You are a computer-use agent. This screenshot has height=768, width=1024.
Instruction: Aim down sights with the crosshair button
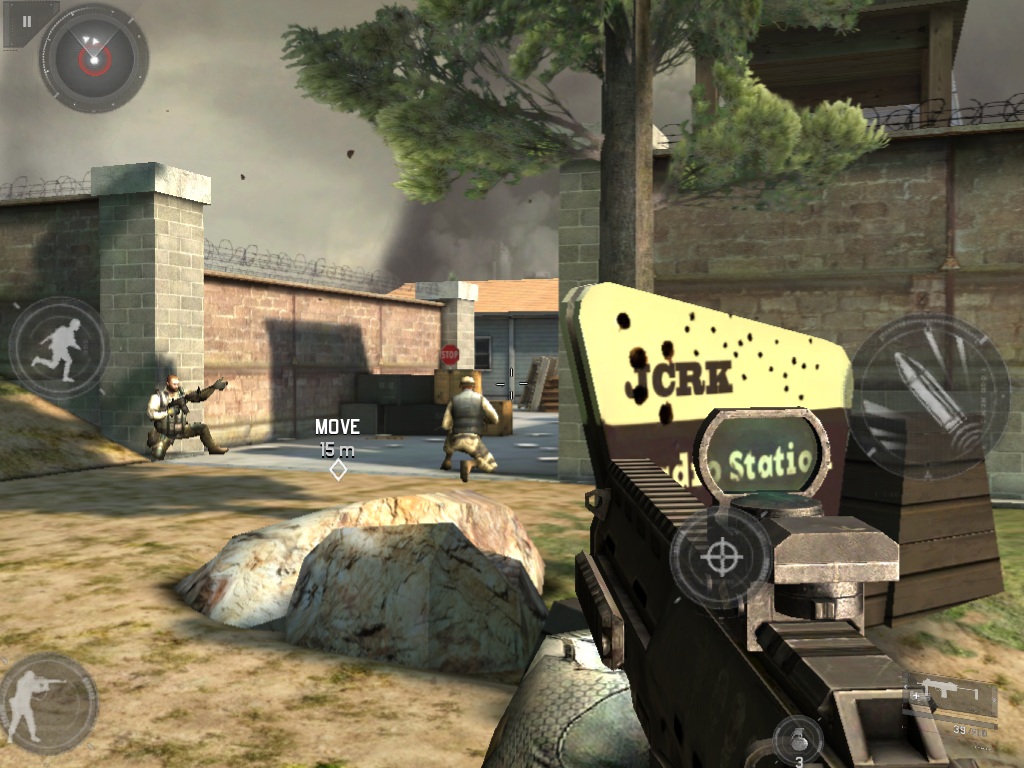click(x=720, y=557)
